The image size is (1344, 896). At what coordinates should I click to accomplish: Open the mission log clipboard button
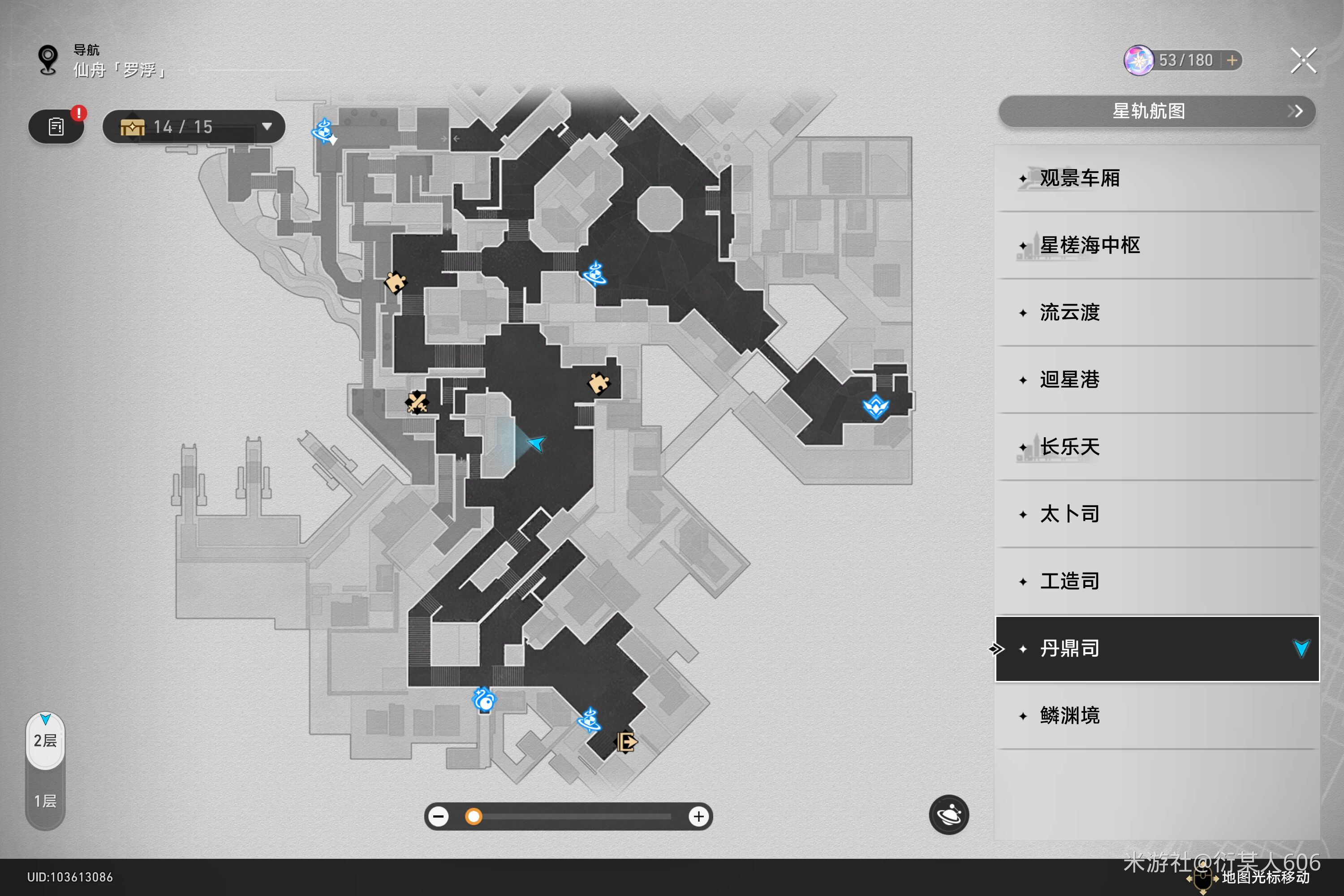[56, 127]
